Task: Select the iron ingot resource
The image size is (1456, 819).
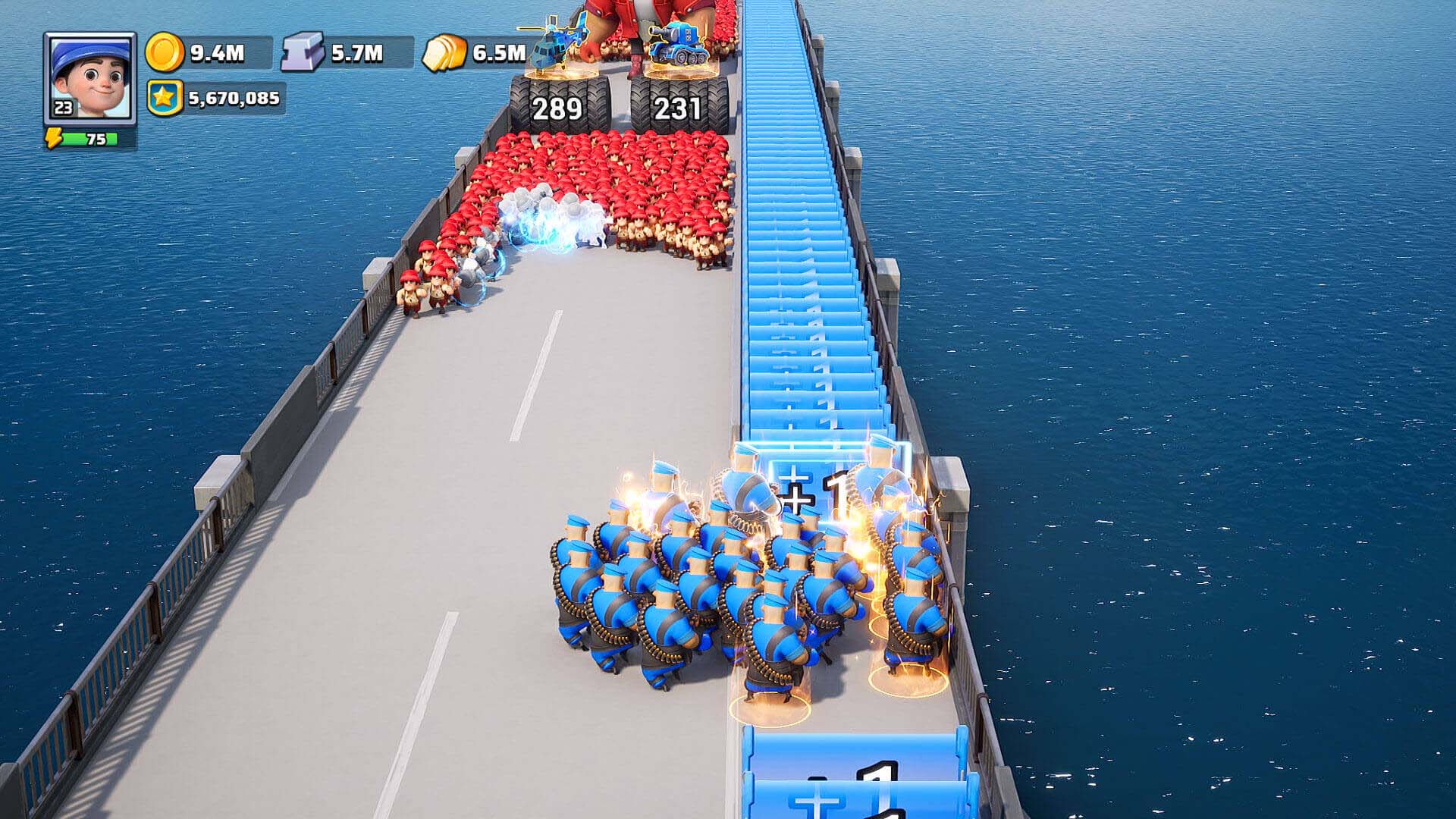Action: 303,52
